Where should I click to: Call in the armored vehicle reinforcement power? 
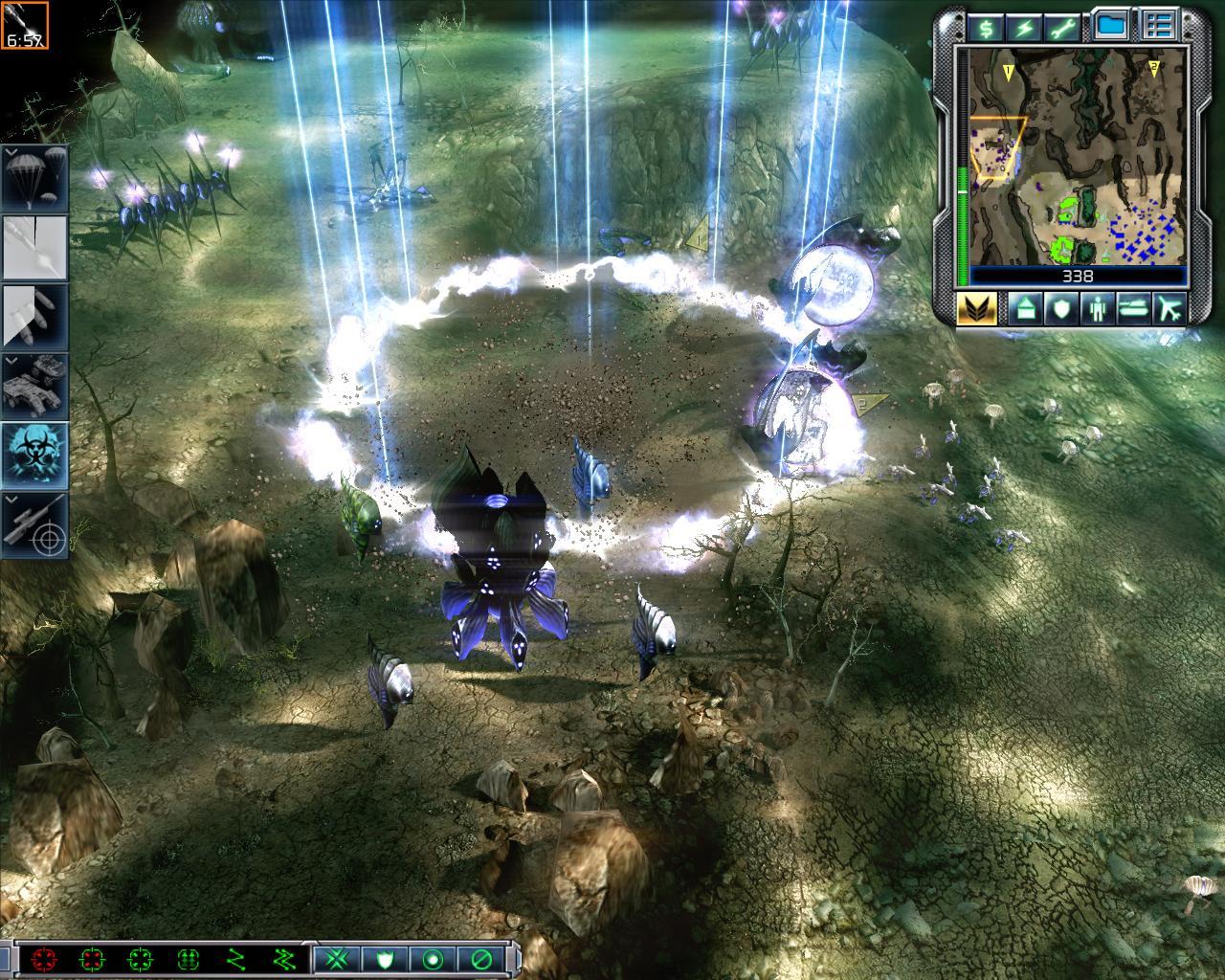tap(35, 384)
